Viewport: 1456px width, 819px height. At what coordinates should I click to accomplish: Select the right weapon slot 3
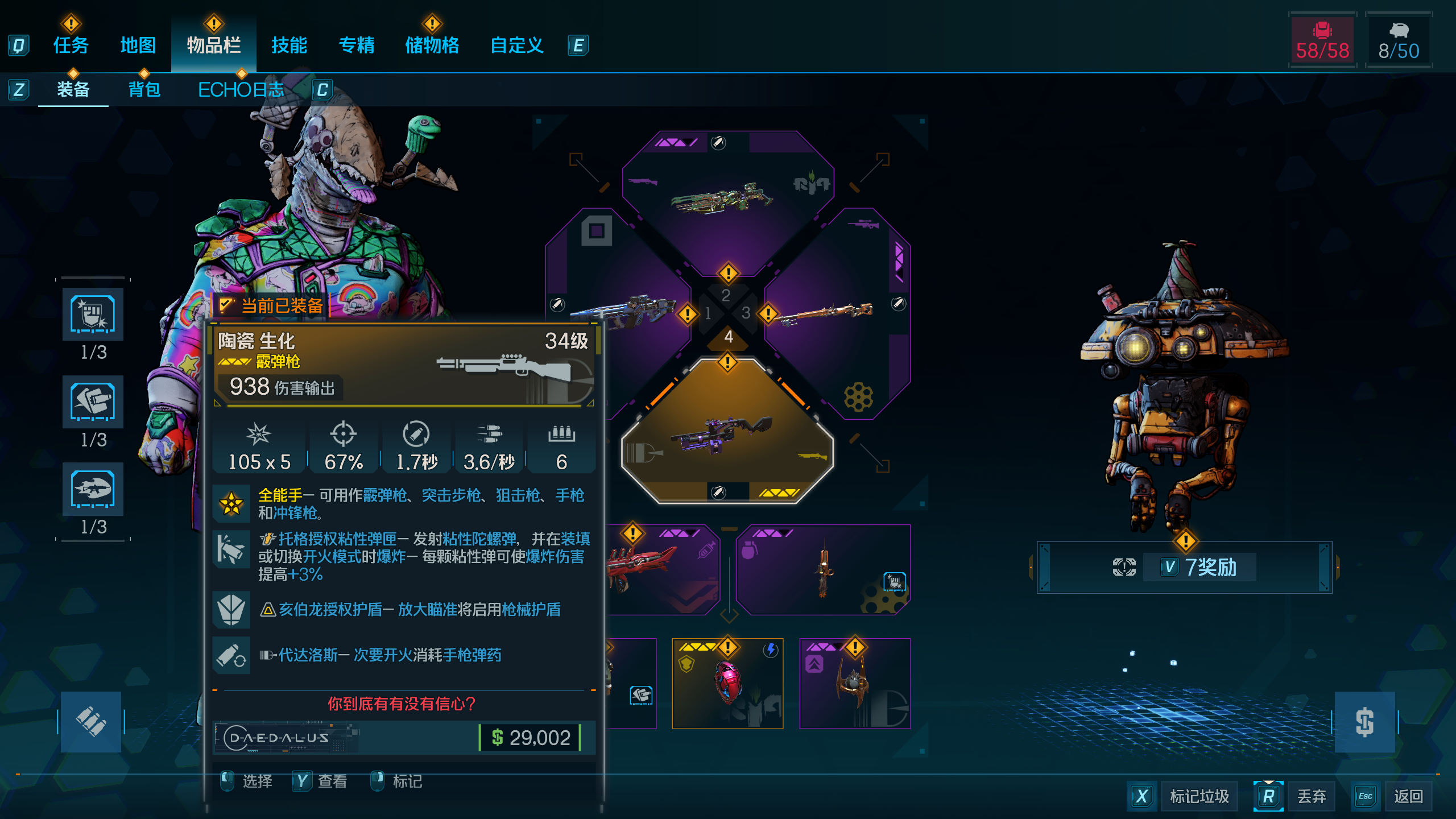[836, 313]
